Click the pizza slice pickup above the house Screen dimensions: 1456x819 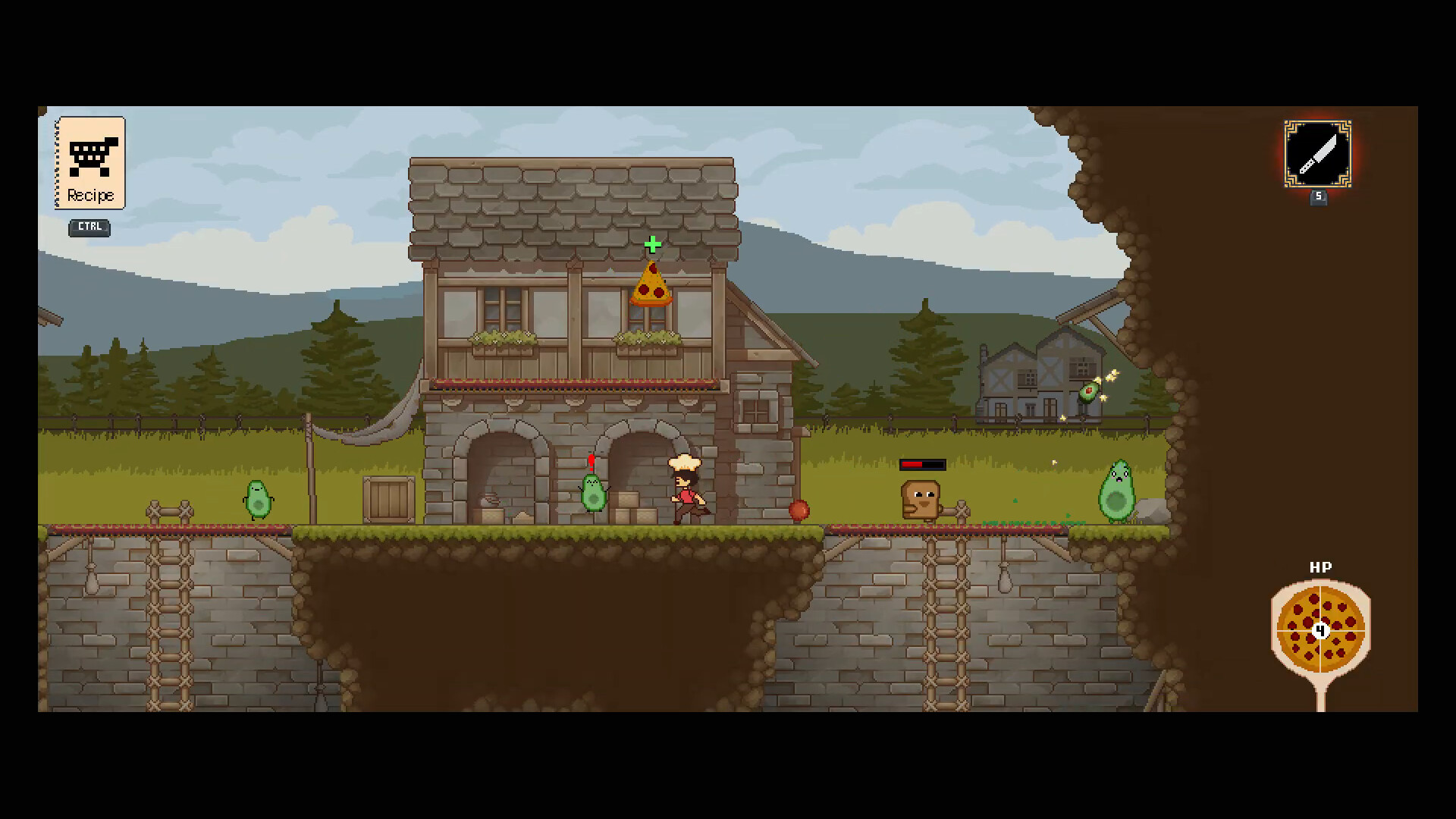pyautogui.click(x=651, y=288)
